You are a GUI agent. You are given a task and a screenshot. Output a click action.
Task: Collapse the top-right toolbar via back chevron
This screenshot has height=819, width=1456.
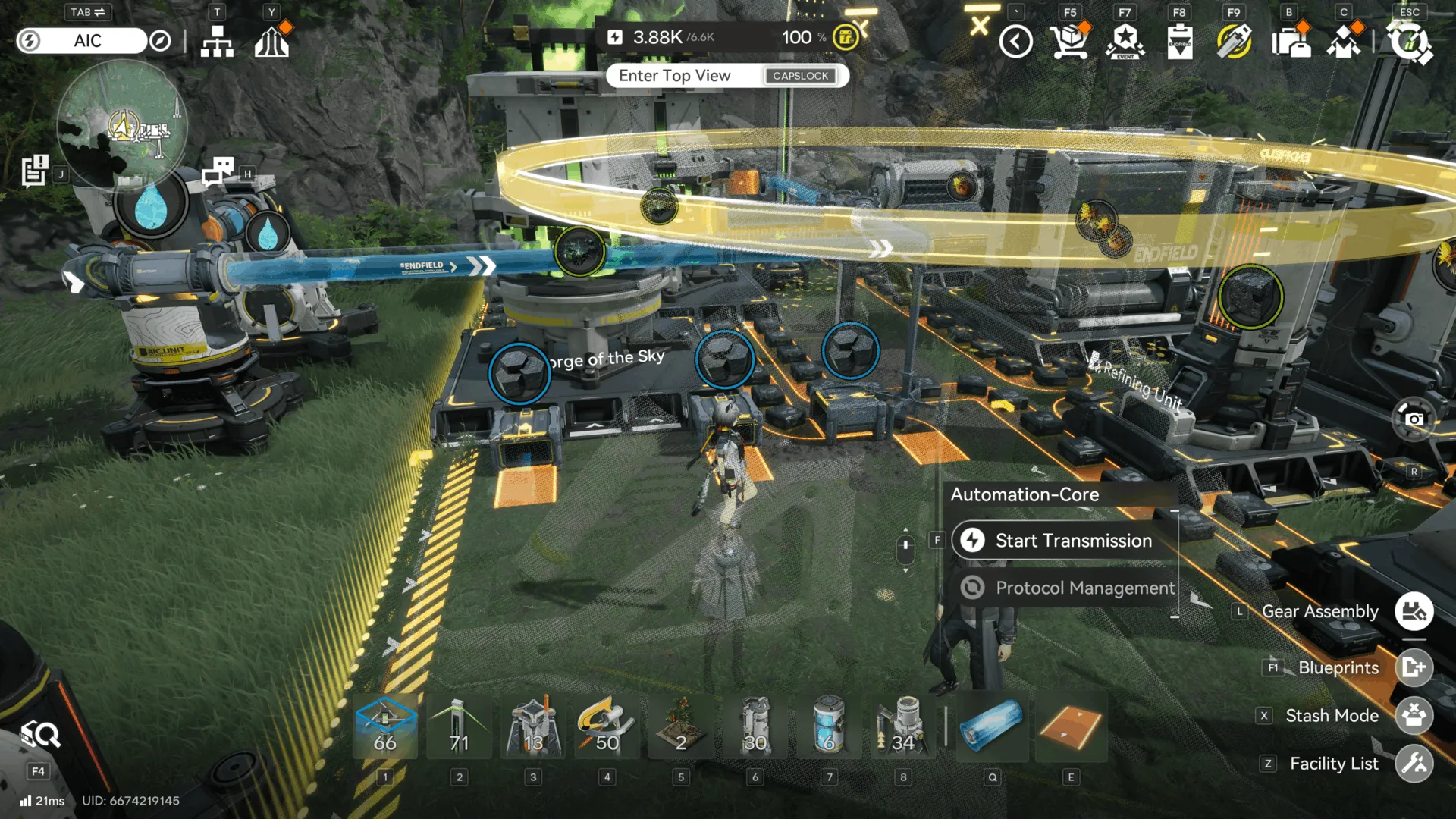[1016, 42]
